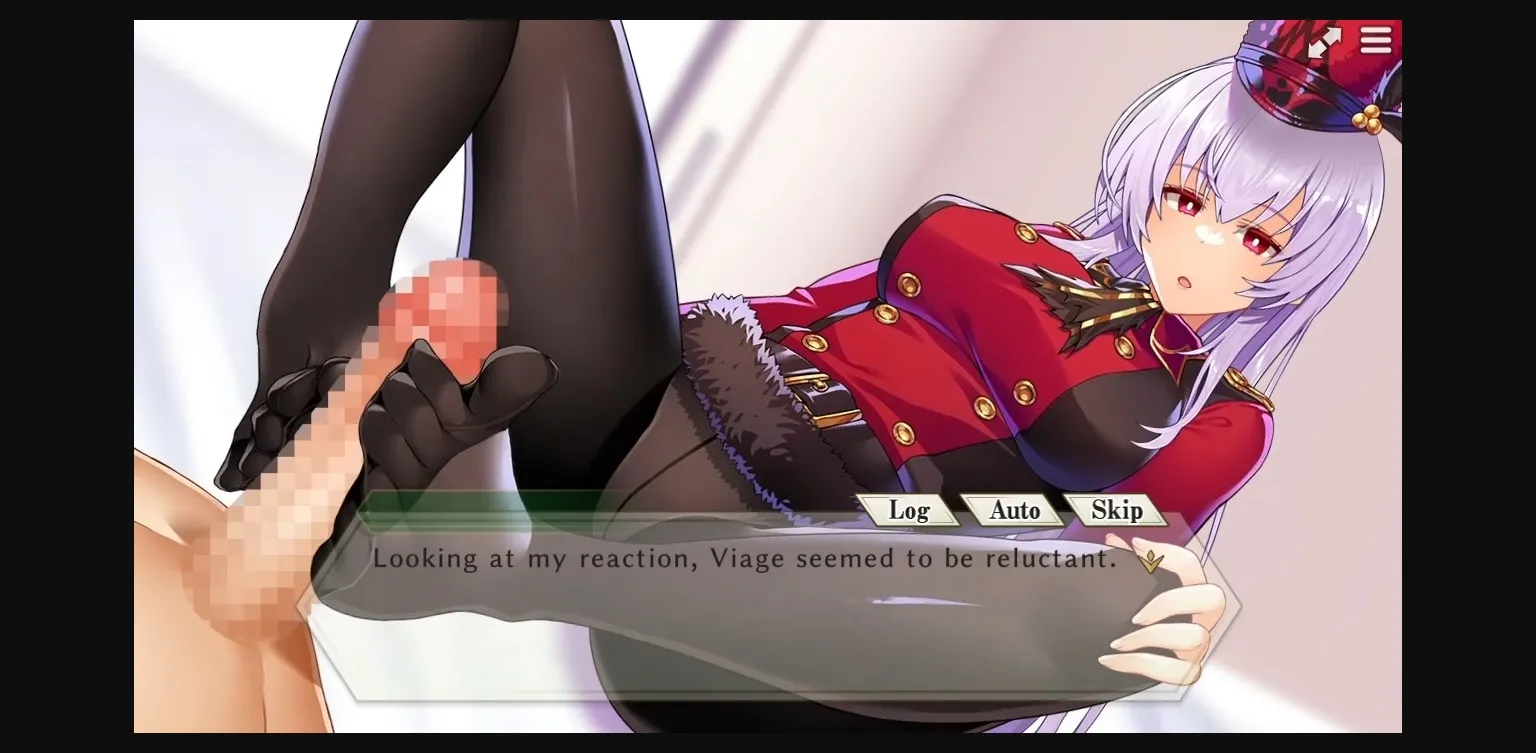Turn on Skip mode to fast-forward dialogue
1536x753 pixels.
1117,510
